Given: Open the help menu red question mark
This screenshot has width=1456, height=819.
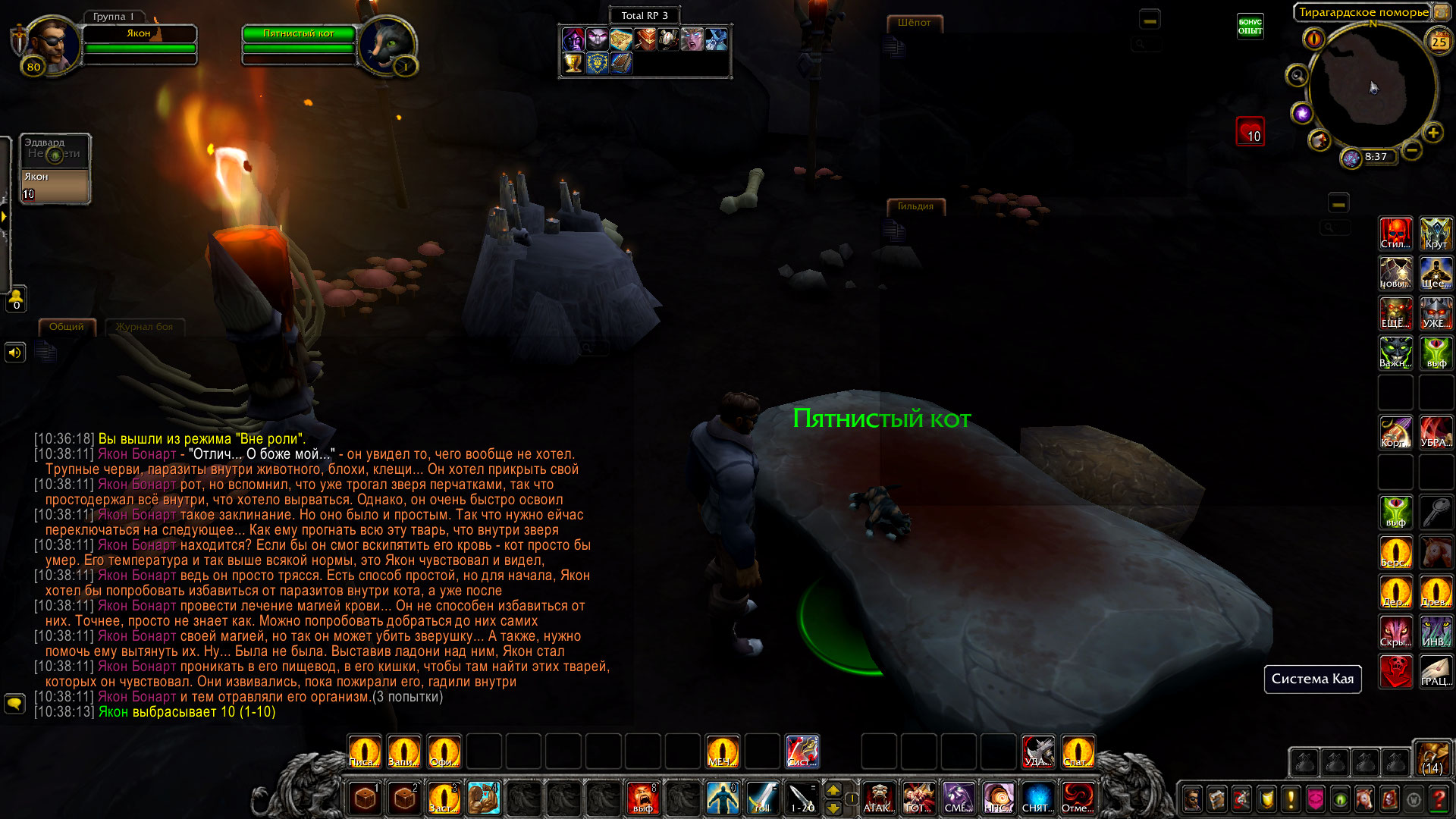Looking at the screenshot, I should point(1438,799).
